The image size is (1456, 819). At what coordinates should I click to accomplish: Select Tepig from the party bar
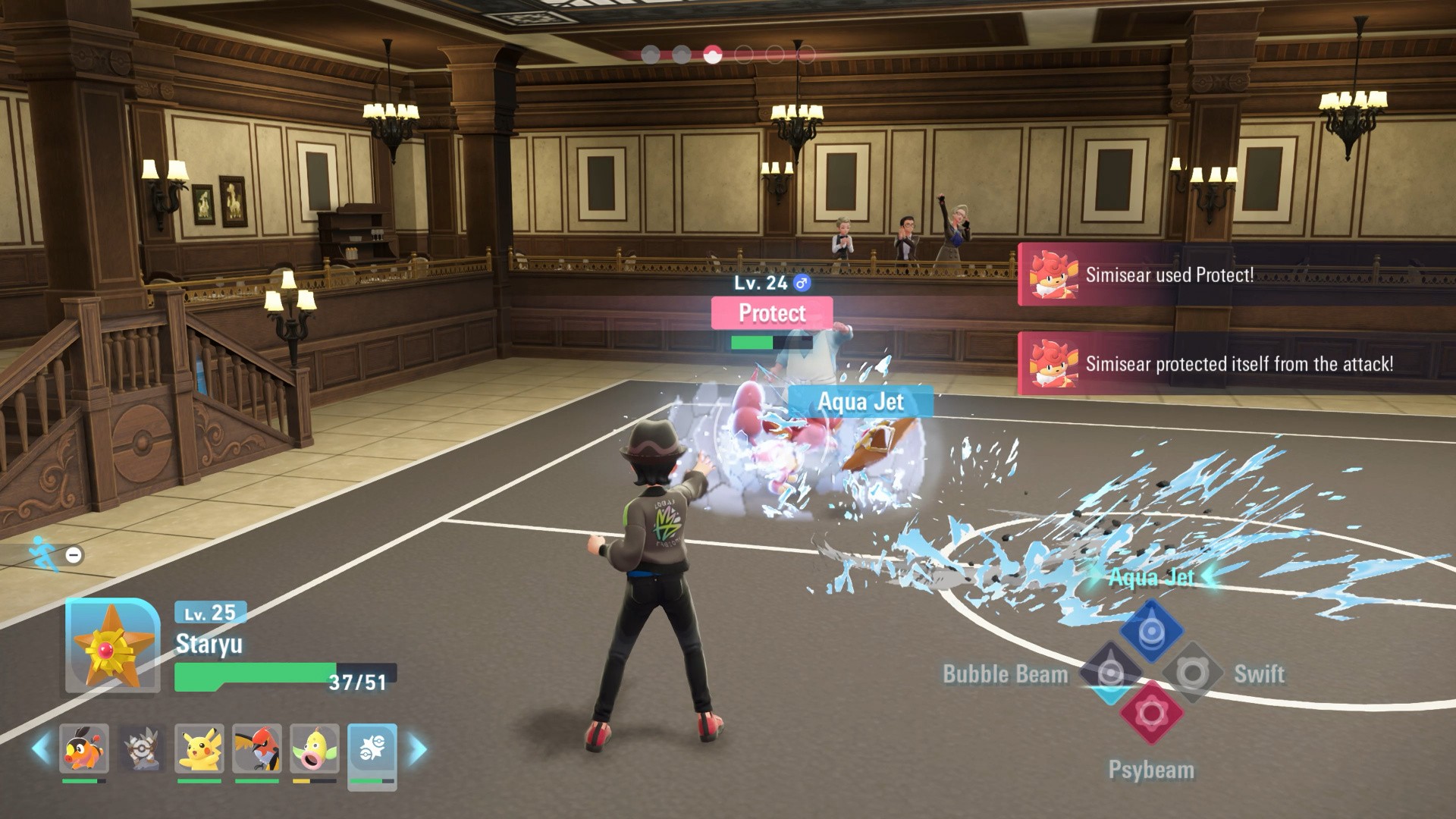pos(84,748)
